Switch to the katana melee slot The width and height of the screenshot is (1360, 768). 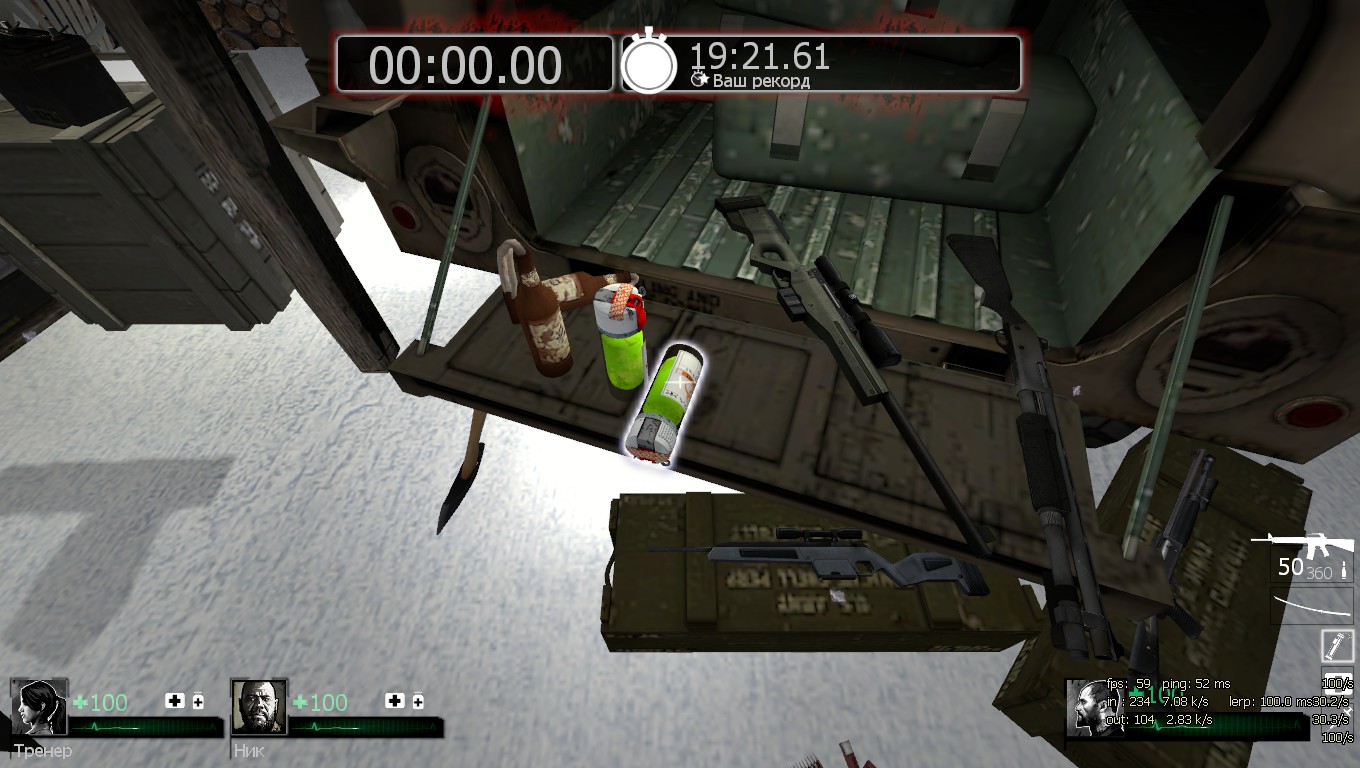pyautogui.click(x=1312, y=605)
